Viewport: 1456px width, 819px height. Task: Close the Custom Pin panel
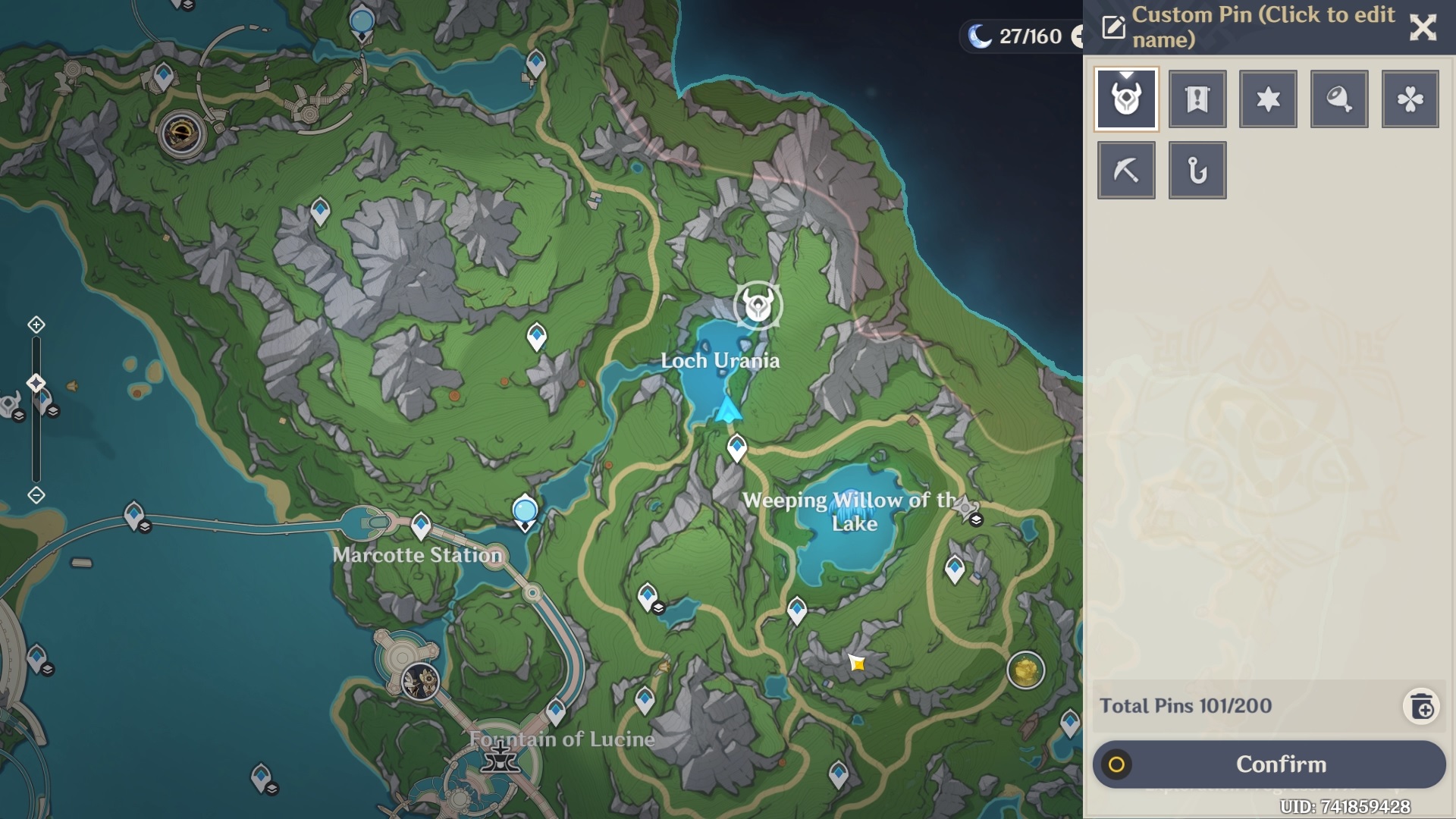point(1423,28)
